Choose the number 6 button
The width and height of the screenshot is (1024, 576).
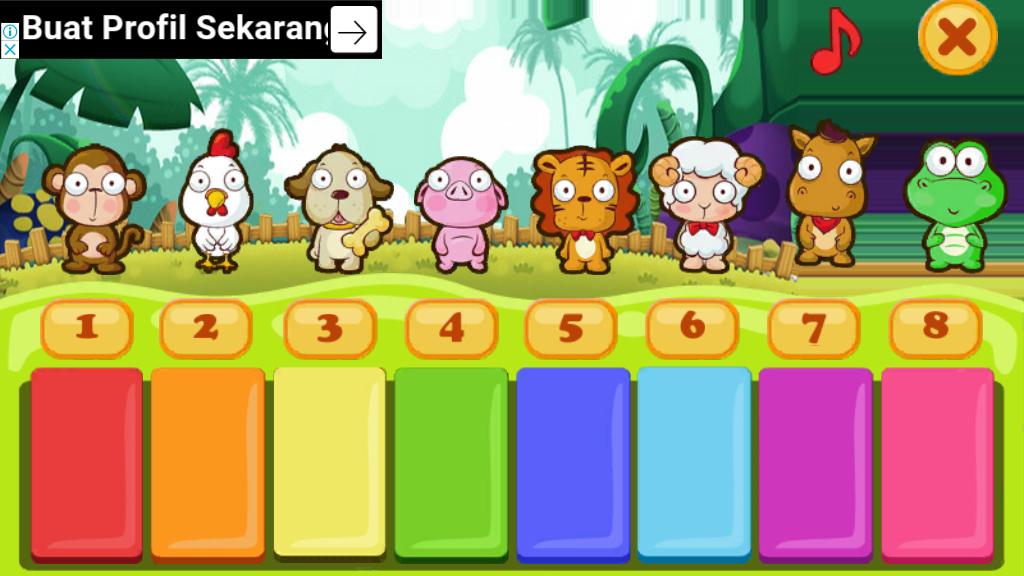click(x=693, y=328)
